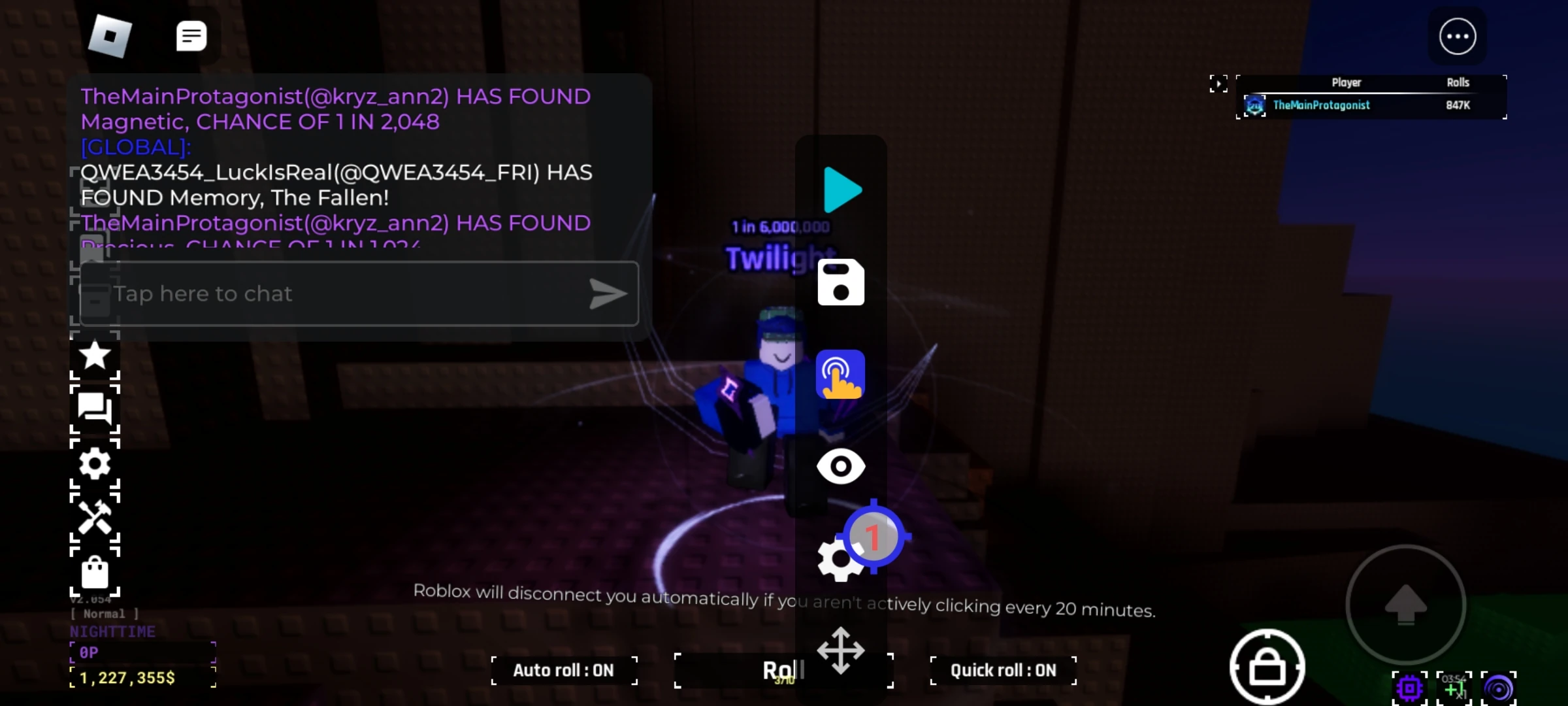Select the purple aura rings icon bottom right
This screenshot has height=706, width=1568.
[1499, 688]
